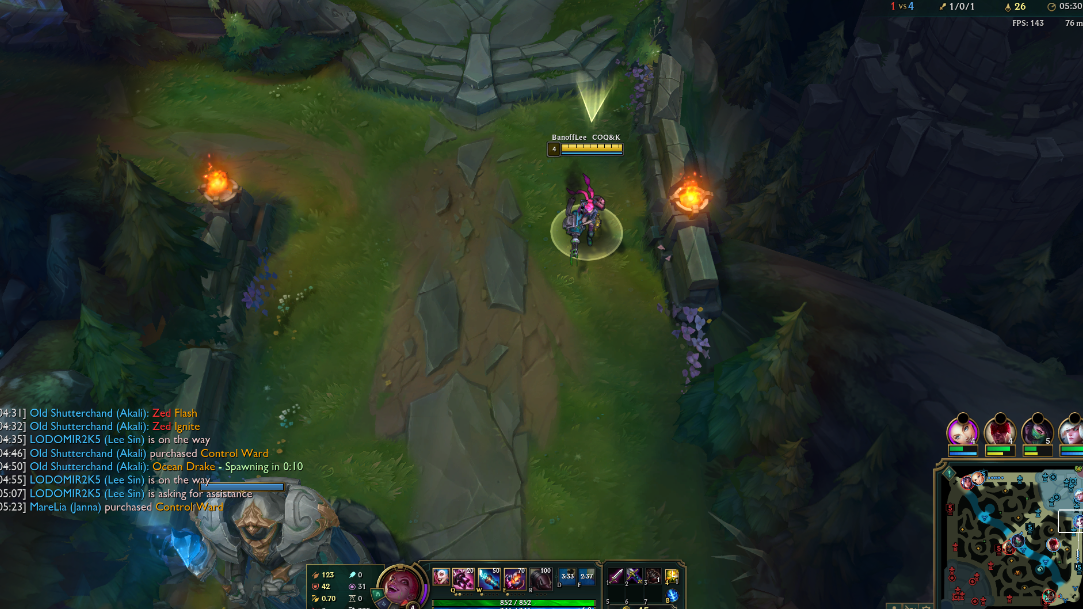Click the summoner spell on F key
Image resolution: width=1083 pixels, height=609 pixels.
(587, 576)
